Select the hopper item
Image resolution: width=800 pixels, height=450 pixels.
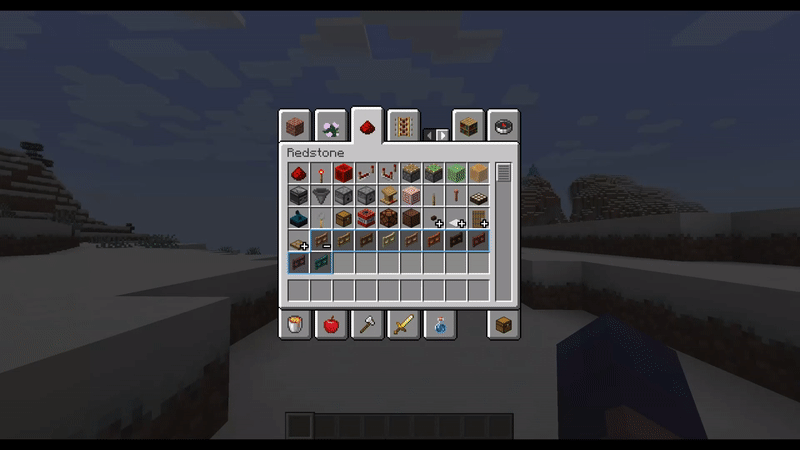(x=321, y=195)
